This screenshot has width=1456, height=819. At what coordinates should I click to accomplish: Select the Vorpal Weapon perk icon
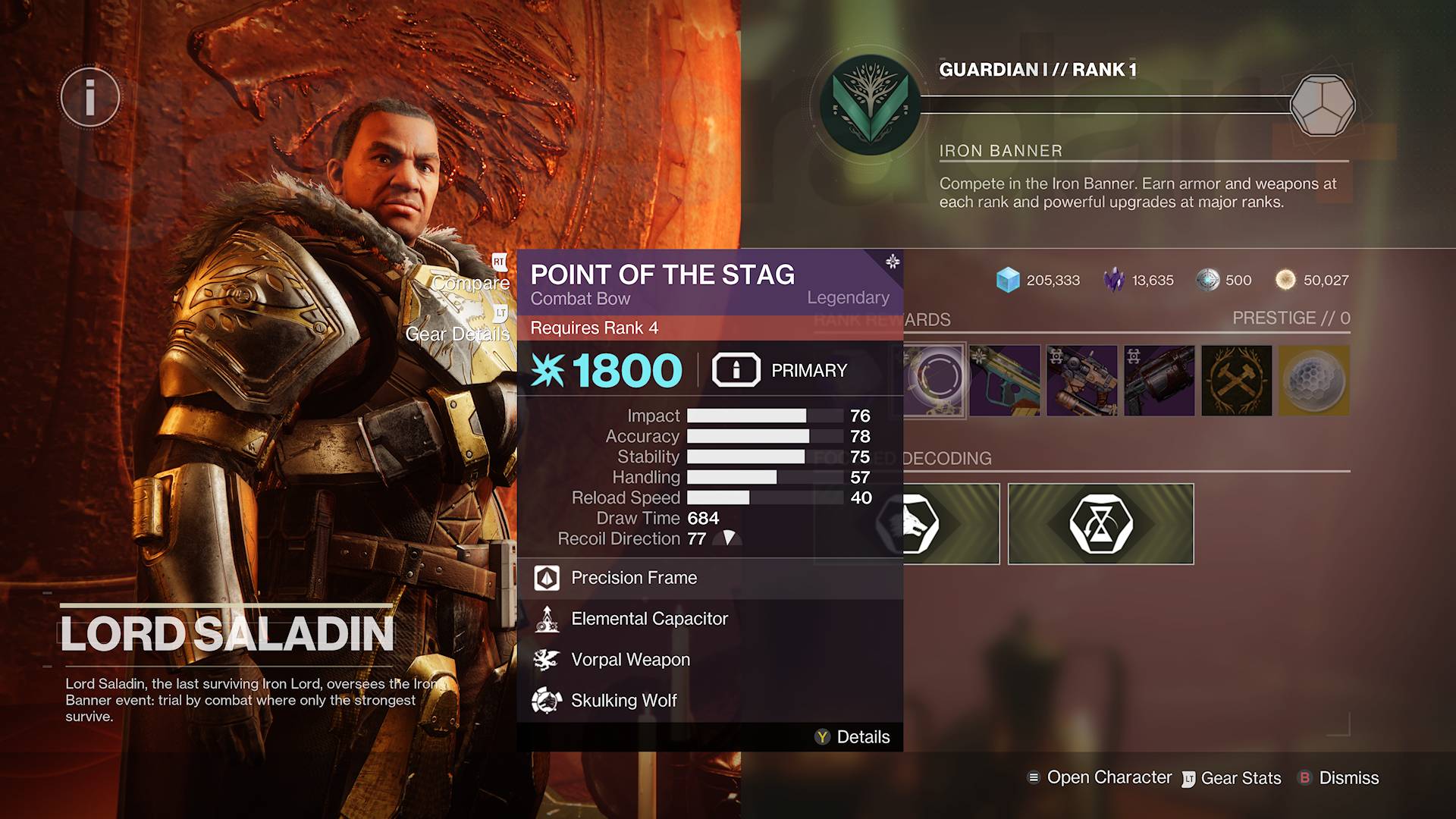click(548, 660)
